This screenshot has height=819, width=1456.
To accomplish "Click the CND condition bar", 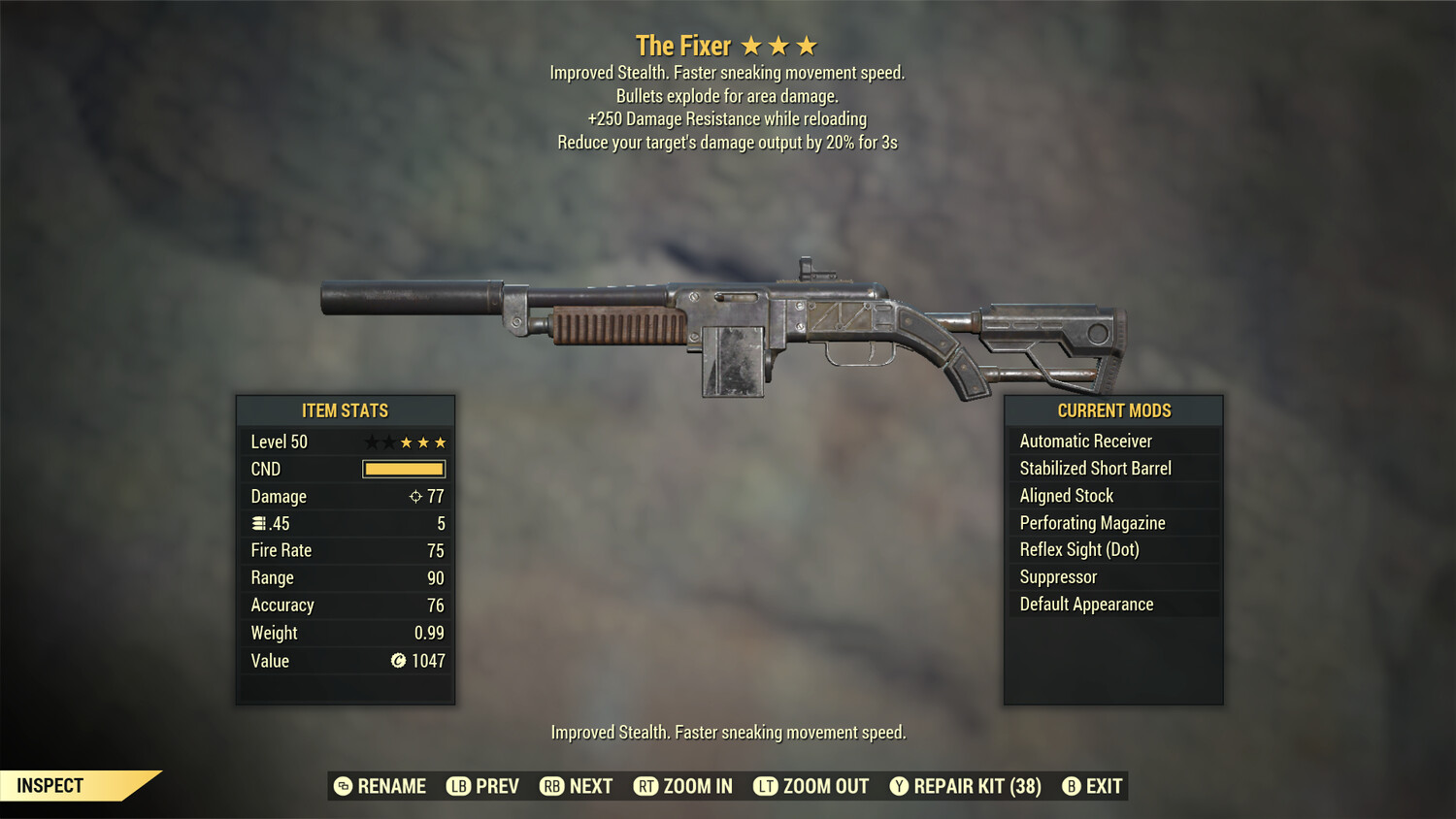I will click(403, 469).
